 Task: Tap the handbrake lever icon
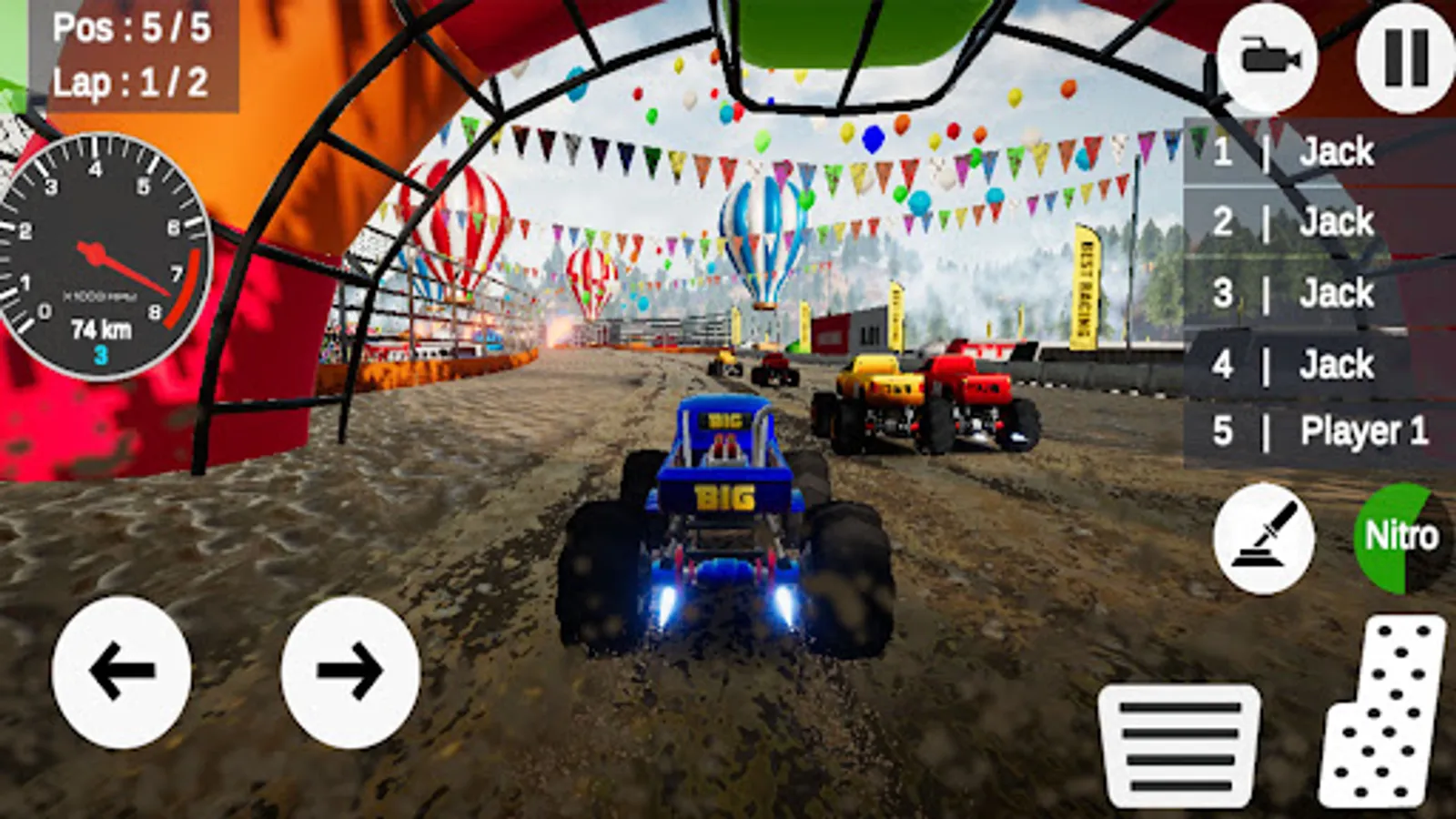tap(1265, 538)
